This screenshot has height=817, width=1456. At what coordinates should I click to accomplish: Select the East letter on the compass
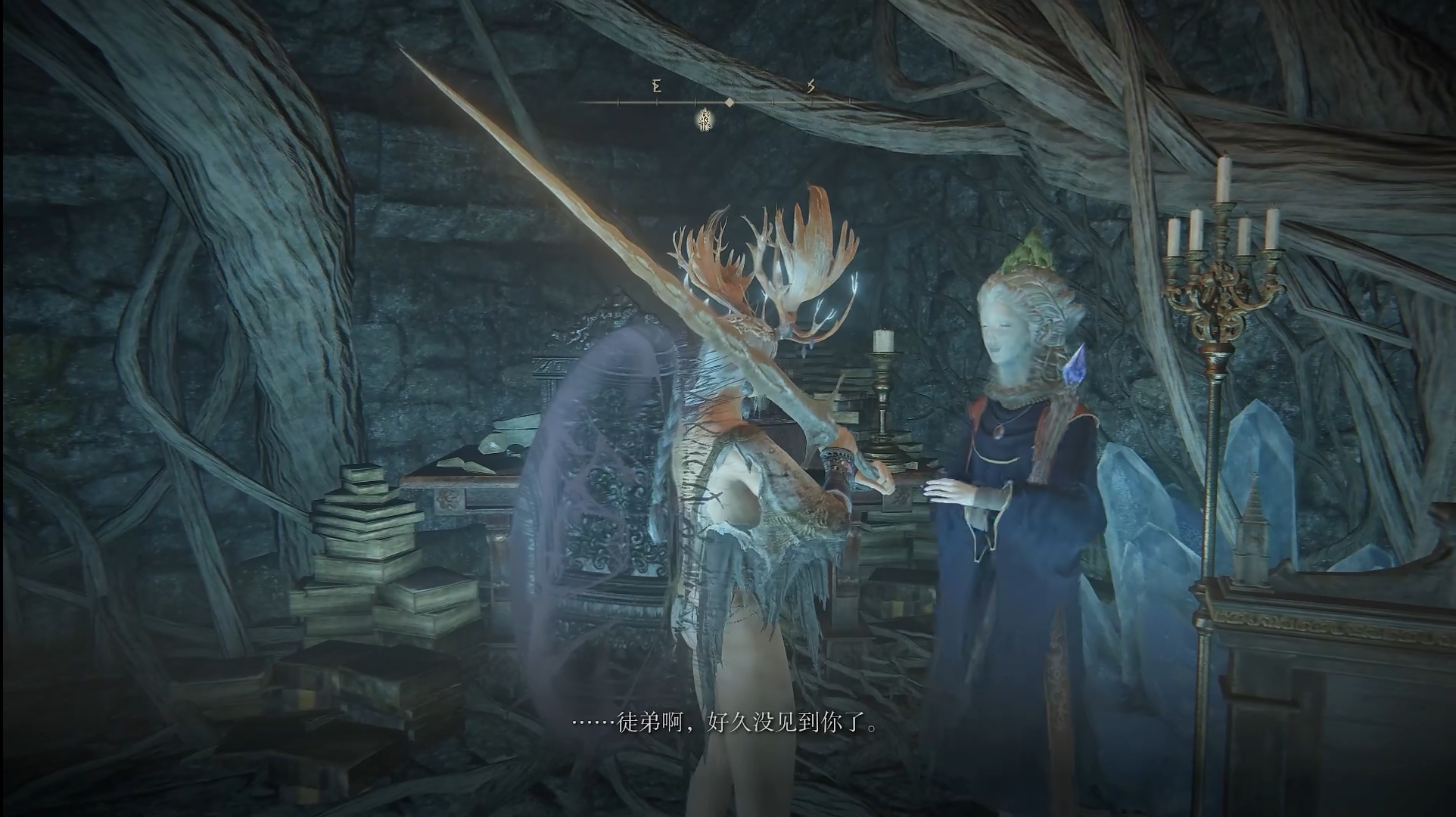657,86
